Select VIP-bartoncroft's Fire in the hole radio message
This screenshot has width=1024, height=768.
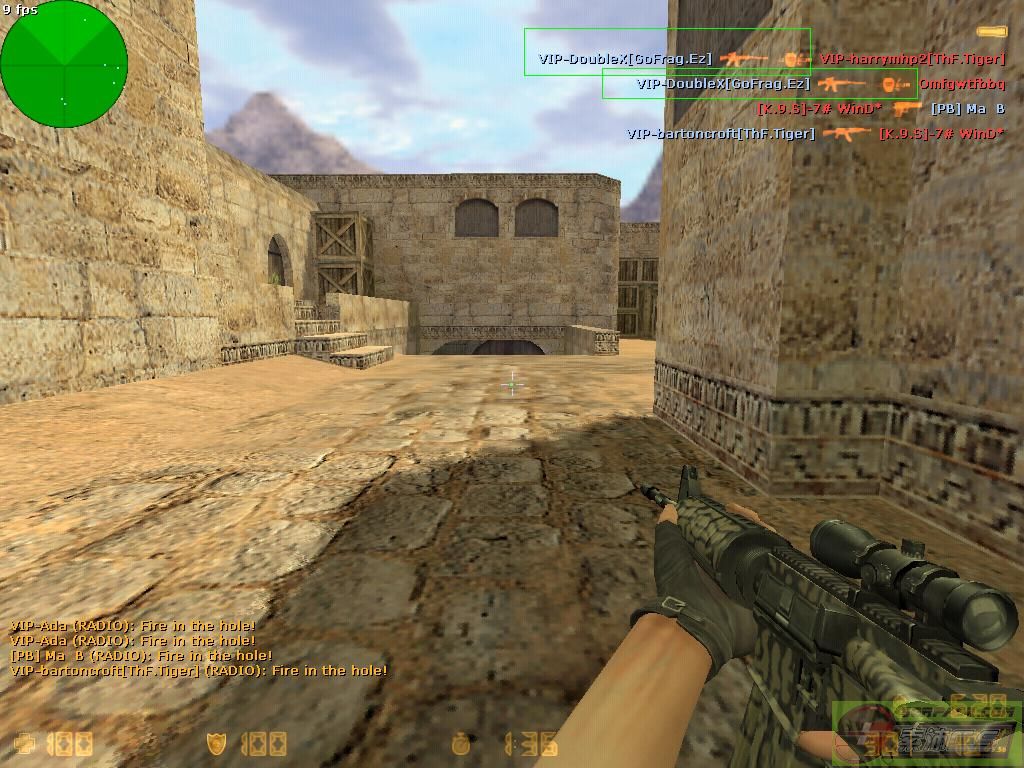point(199,671)
